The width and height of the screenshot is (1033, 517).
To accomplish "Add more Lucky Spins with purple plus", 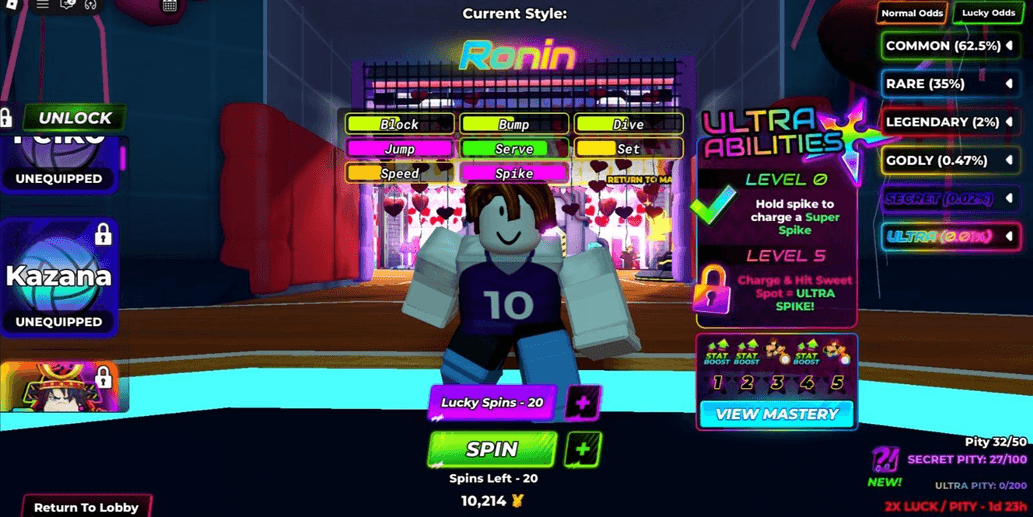I will (x=583, y=402).
